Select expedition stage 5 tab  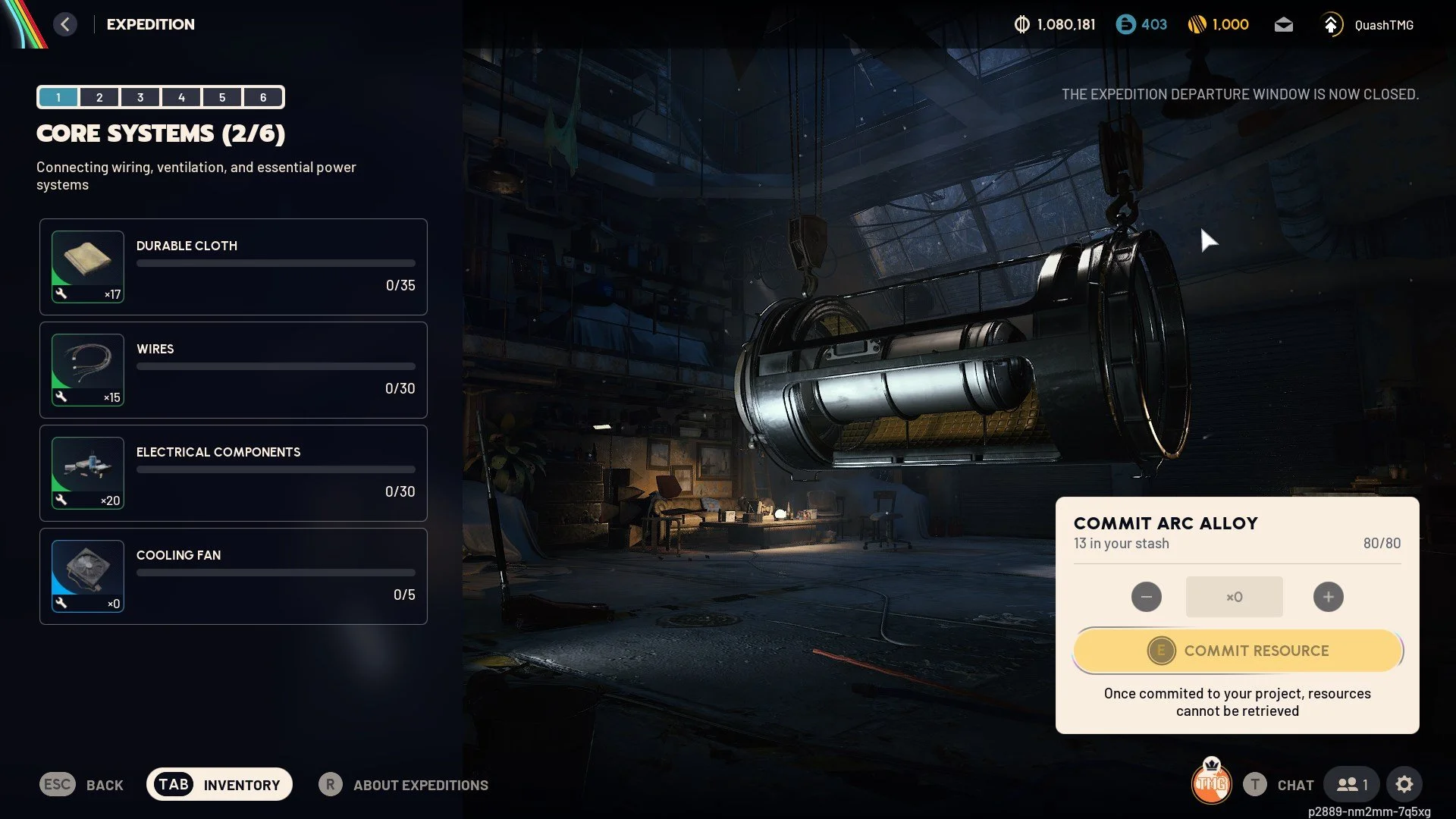coord(222,97)
